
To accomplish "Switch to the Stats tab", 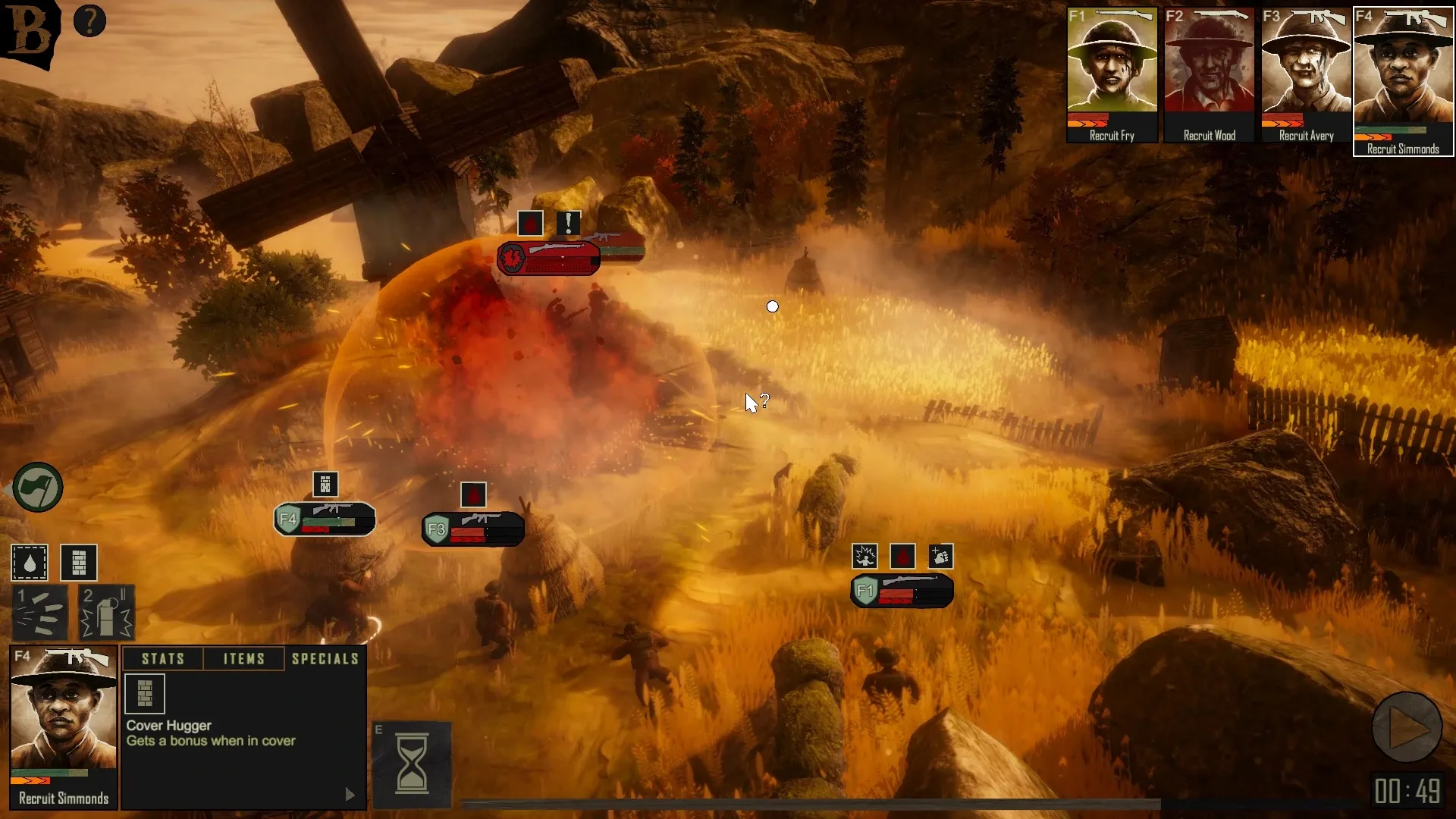I will coord(163,659).
